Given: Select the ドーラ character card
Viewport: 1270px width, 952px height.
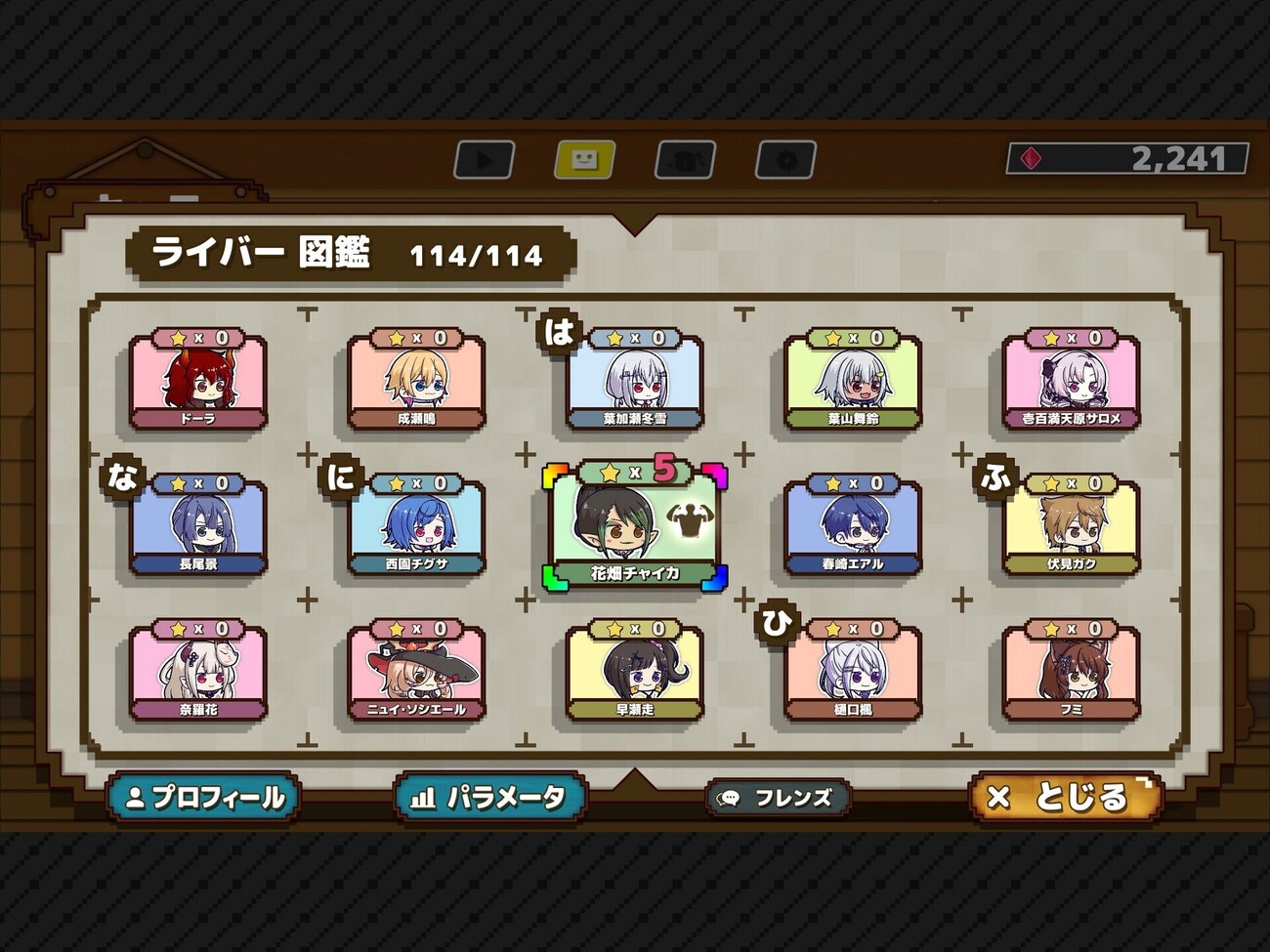Looking at the screenshot, I should (198, 383).
